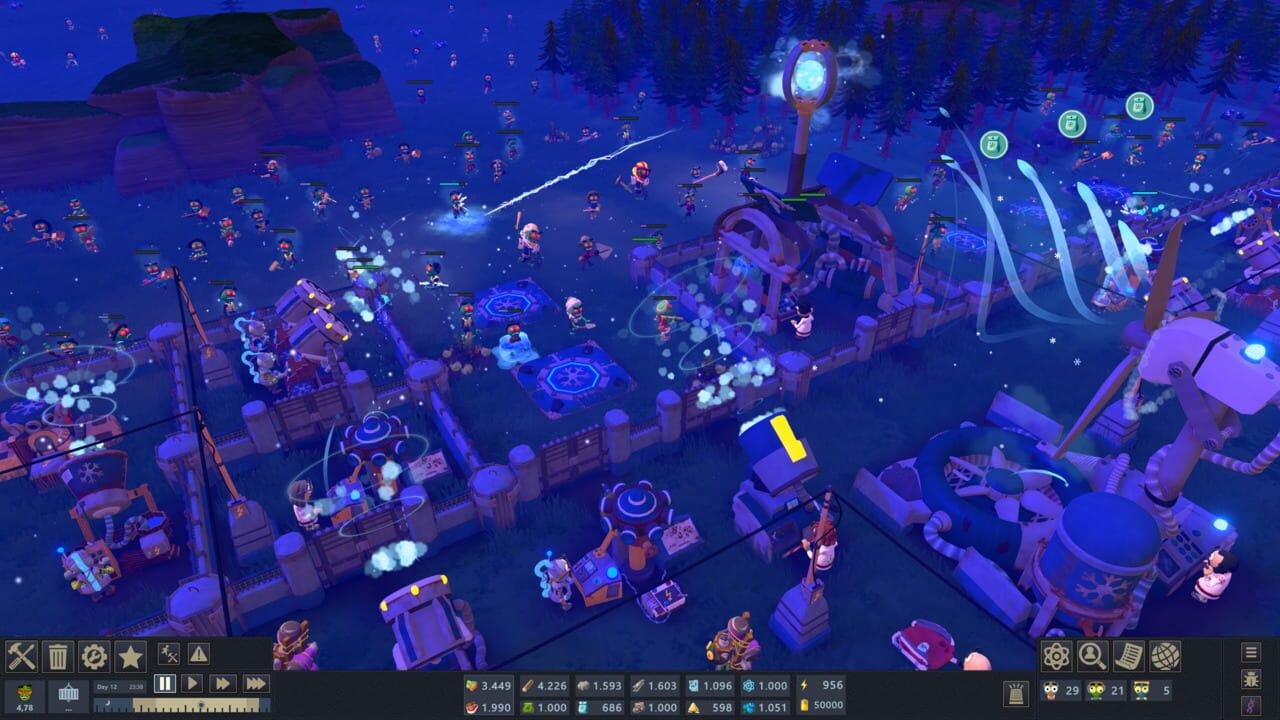1280x720 pixels.
Task: Expand the hamburger menu at top right
Action: point(1253,653)
